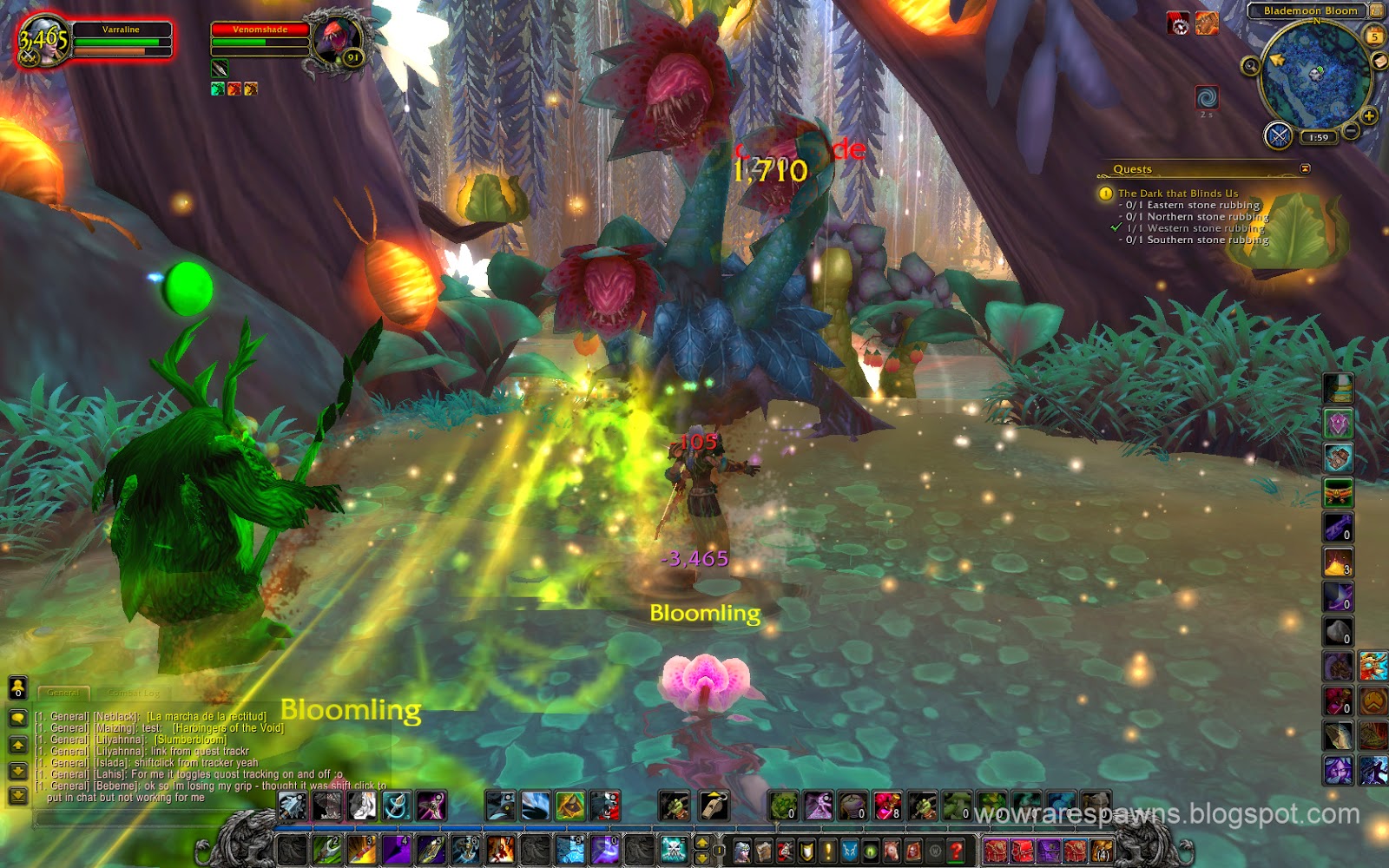The width and height of the screenshot is (1389, 868).
Task: Click the chat bubble icon beside the chat frame
Action: pyautogui.click(x=18, y=718)
